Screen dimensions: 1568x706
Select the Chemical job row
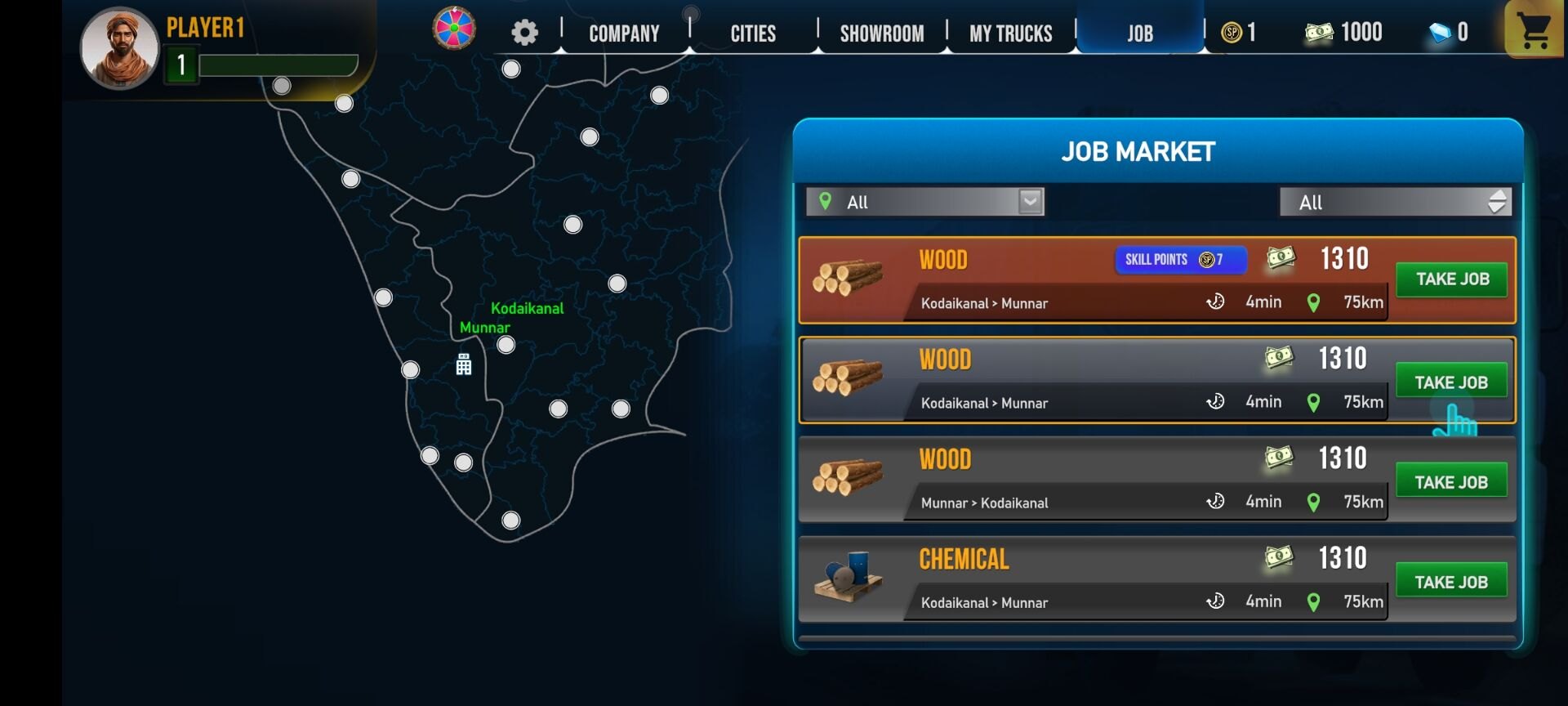pyautogui.click(x=1062, y=579)
